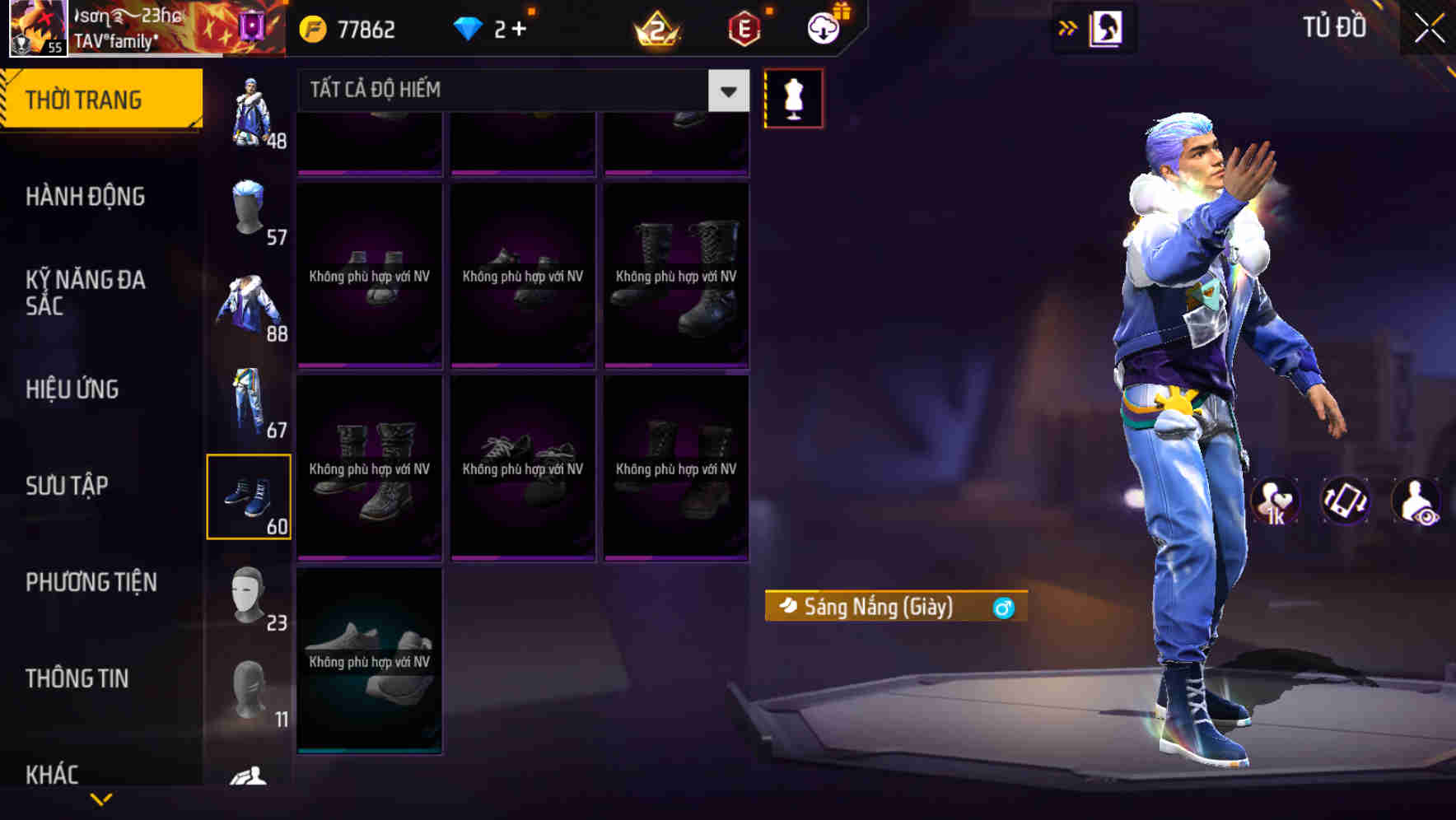This screenshot has height=820, width=1456.
Task: Open the cloud download gift icon
Action: click(823, 27)
